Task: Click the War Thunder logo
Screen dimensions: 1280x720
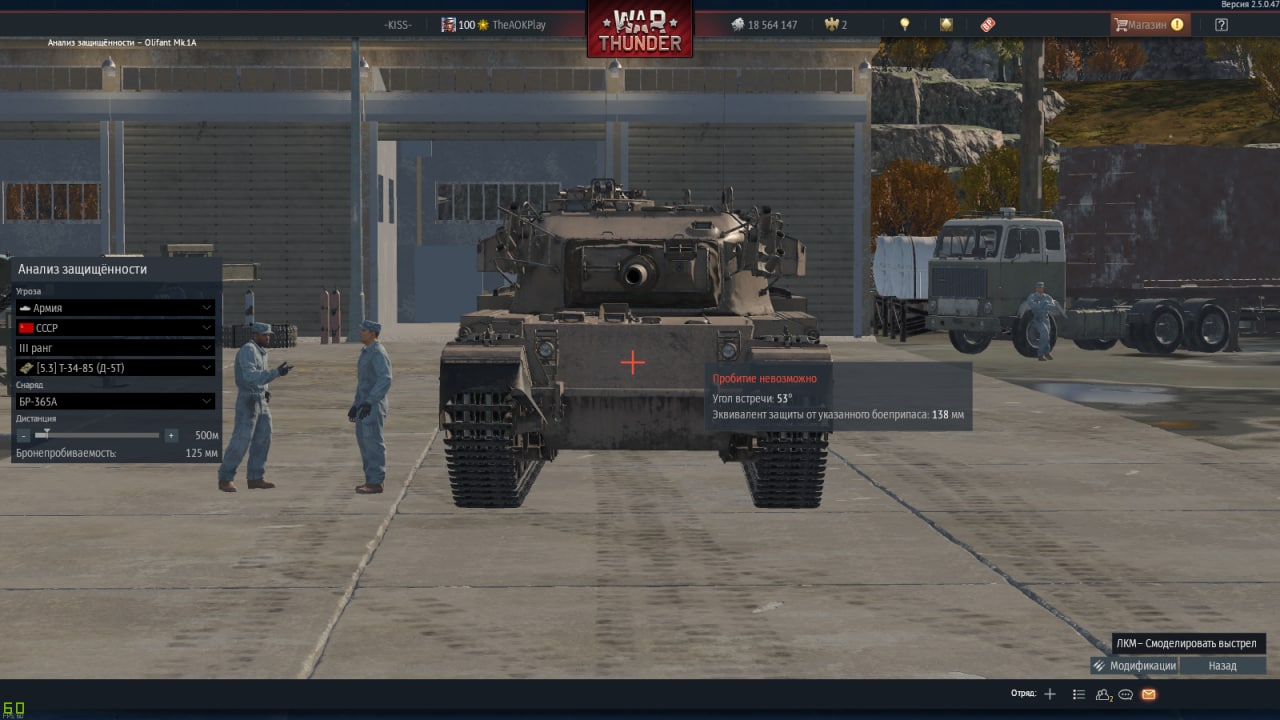Action: coord(640,30)
